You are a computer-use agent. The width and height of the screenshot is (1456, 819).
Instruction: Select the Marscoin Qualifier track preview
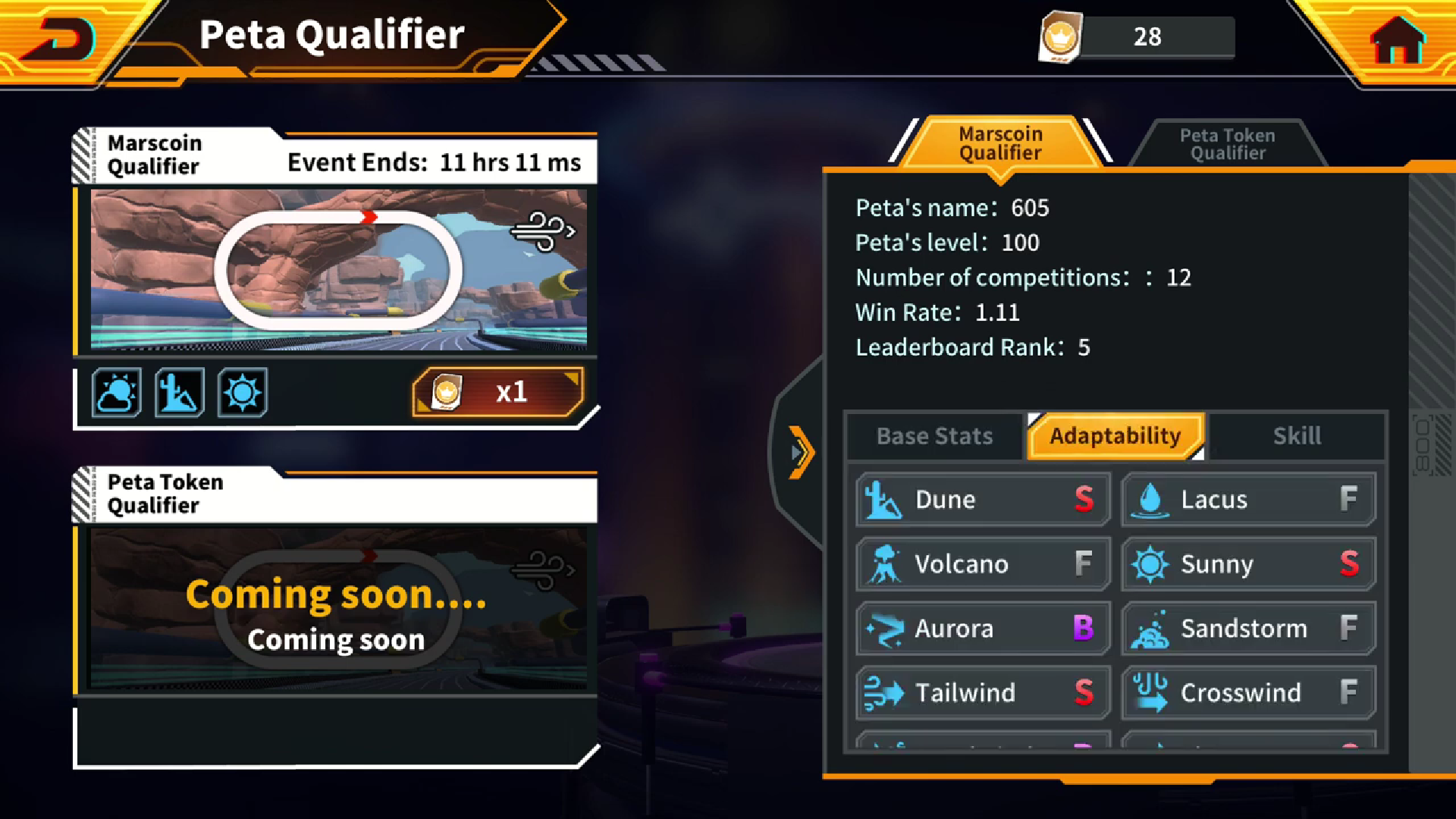tap(338, 269)
